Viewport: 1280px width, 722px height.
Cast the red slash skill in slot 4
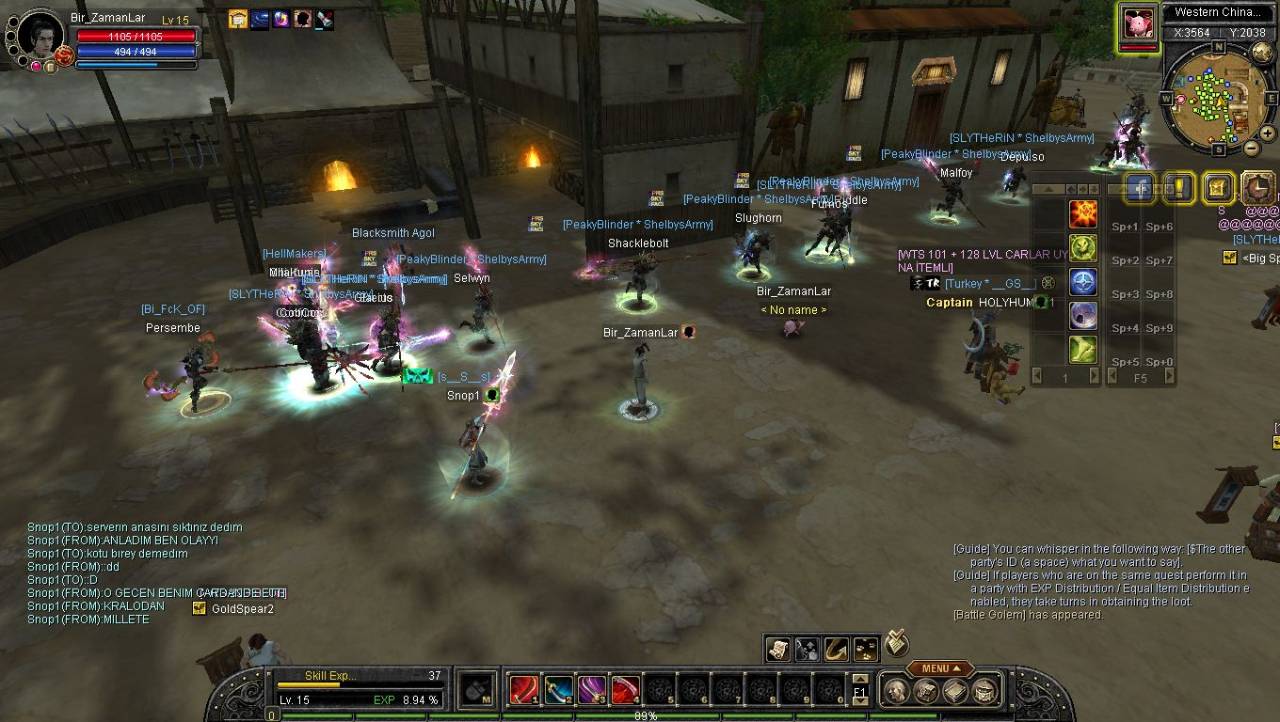pyautogui.click(x=626, y=690)
